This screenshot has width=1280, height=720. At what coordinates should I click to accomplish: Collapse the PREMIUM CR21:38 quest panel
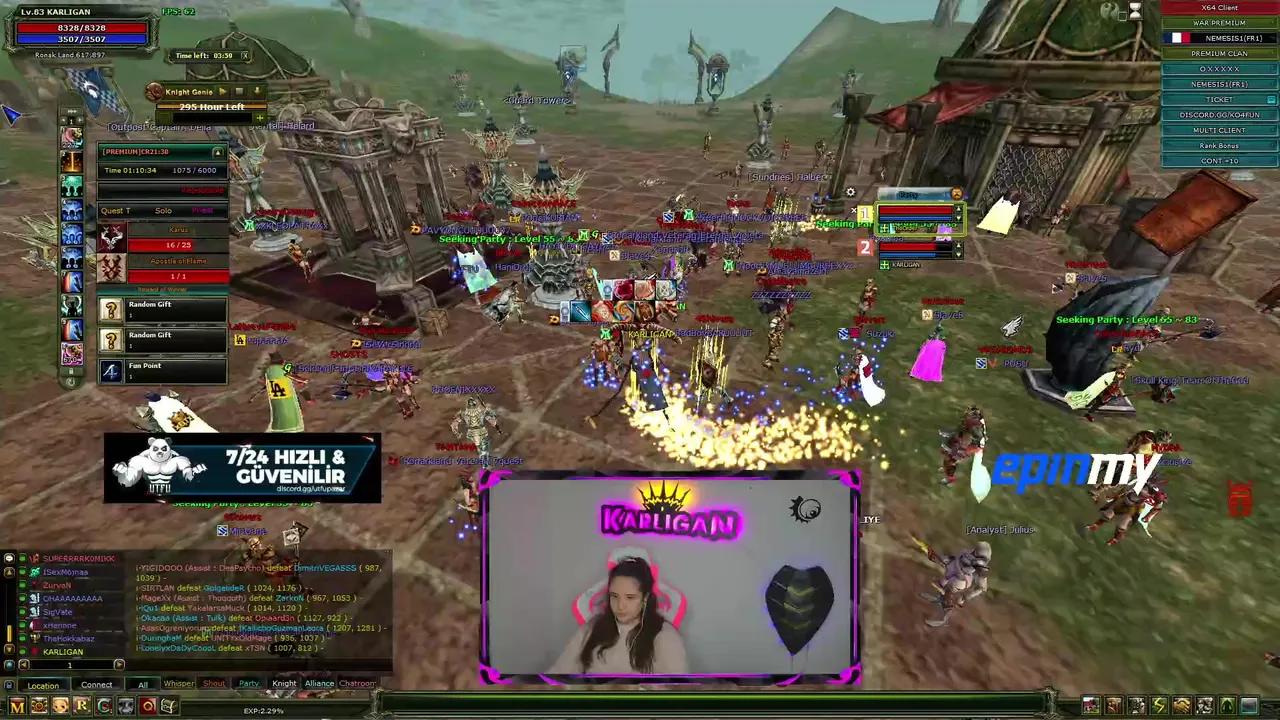(217, 151)
